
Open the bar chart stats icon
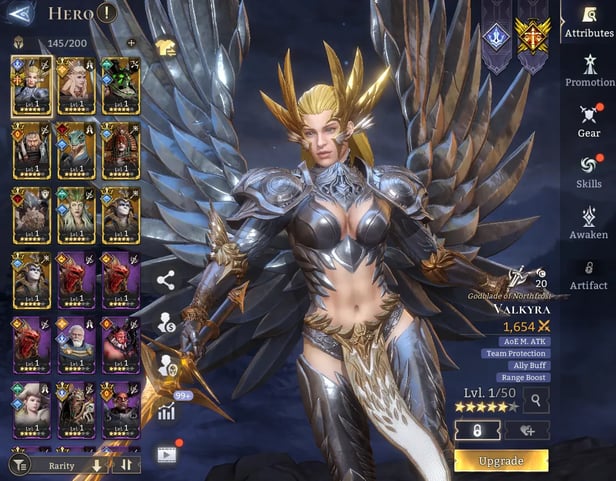(x=166, y=412)
